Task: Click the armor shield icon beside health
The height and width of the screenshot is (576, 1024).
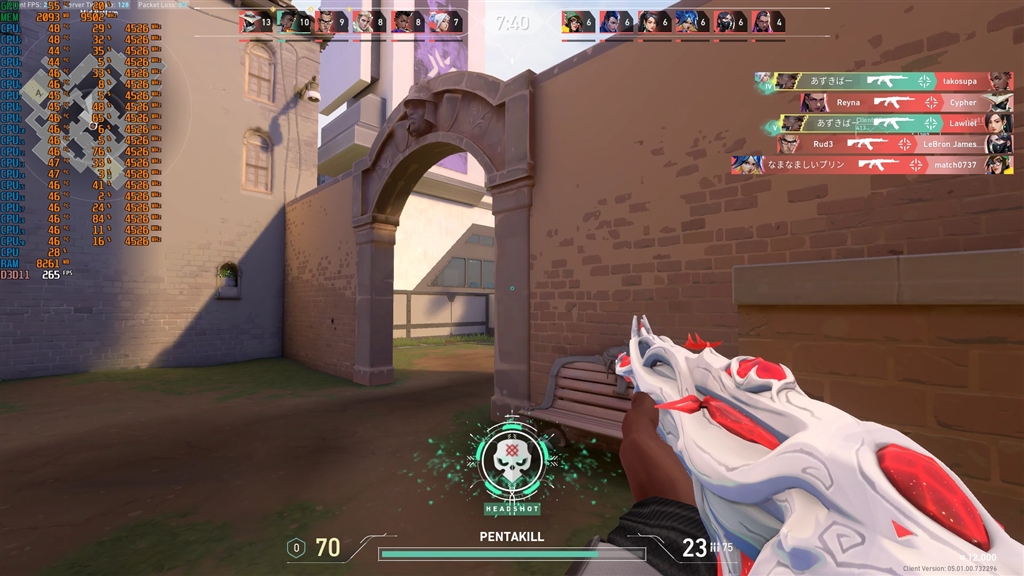Action: pos(295,548)
